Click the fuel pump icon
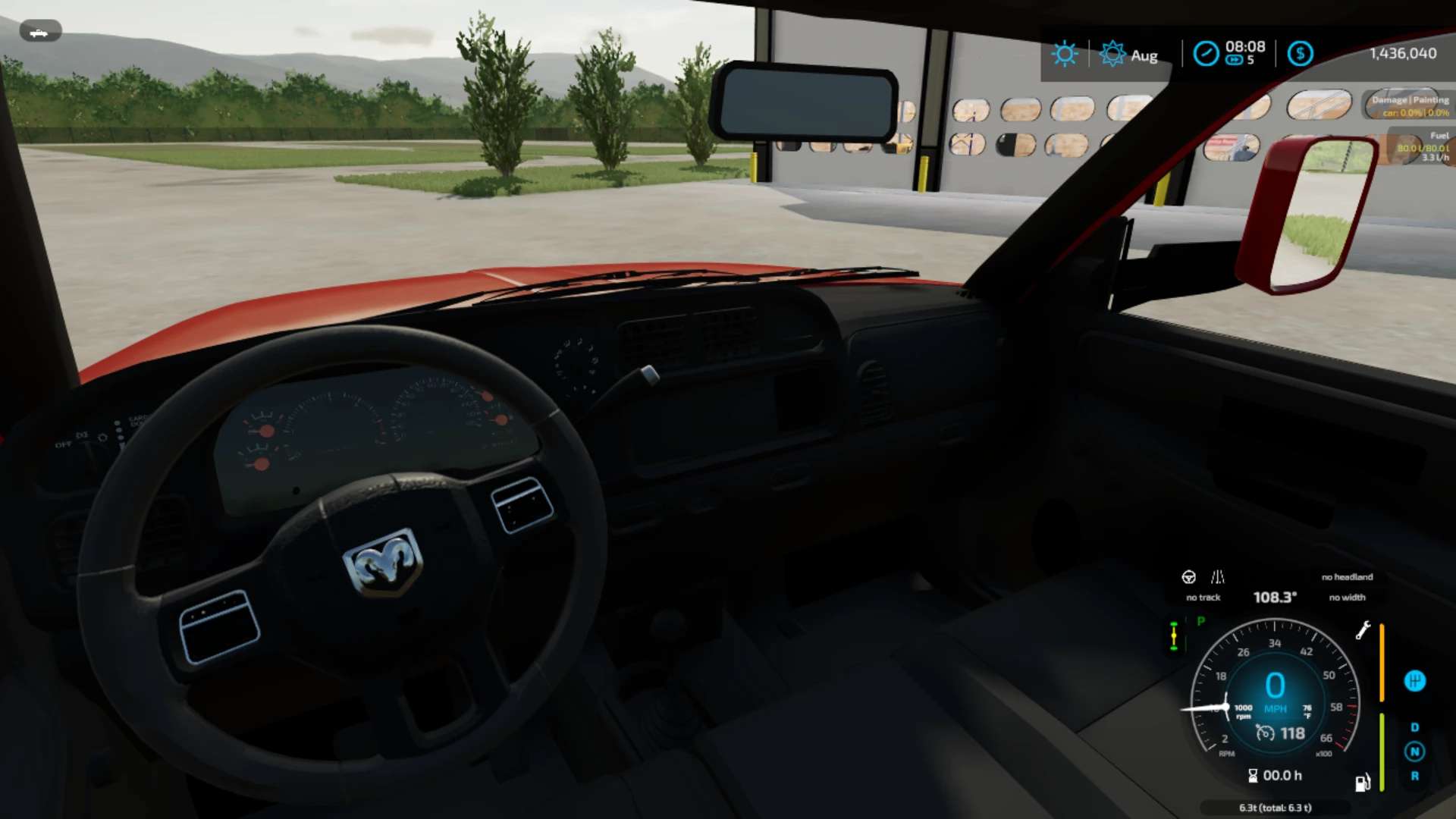 pyautogui.click(x=1363, y=782)
